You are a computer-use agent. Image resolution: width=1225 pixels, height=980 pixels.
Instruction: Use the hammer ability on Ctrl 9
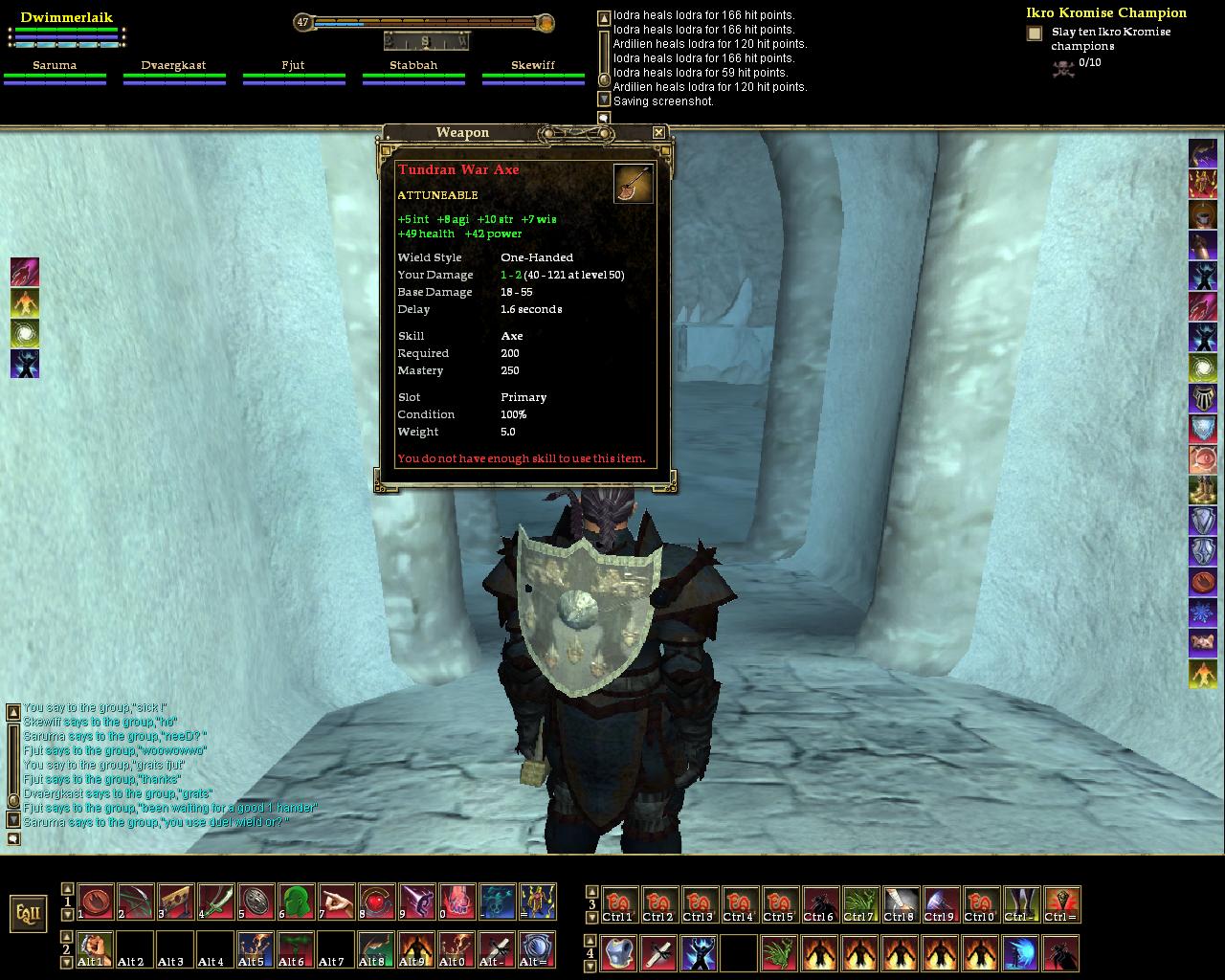(x=941, y=904)
